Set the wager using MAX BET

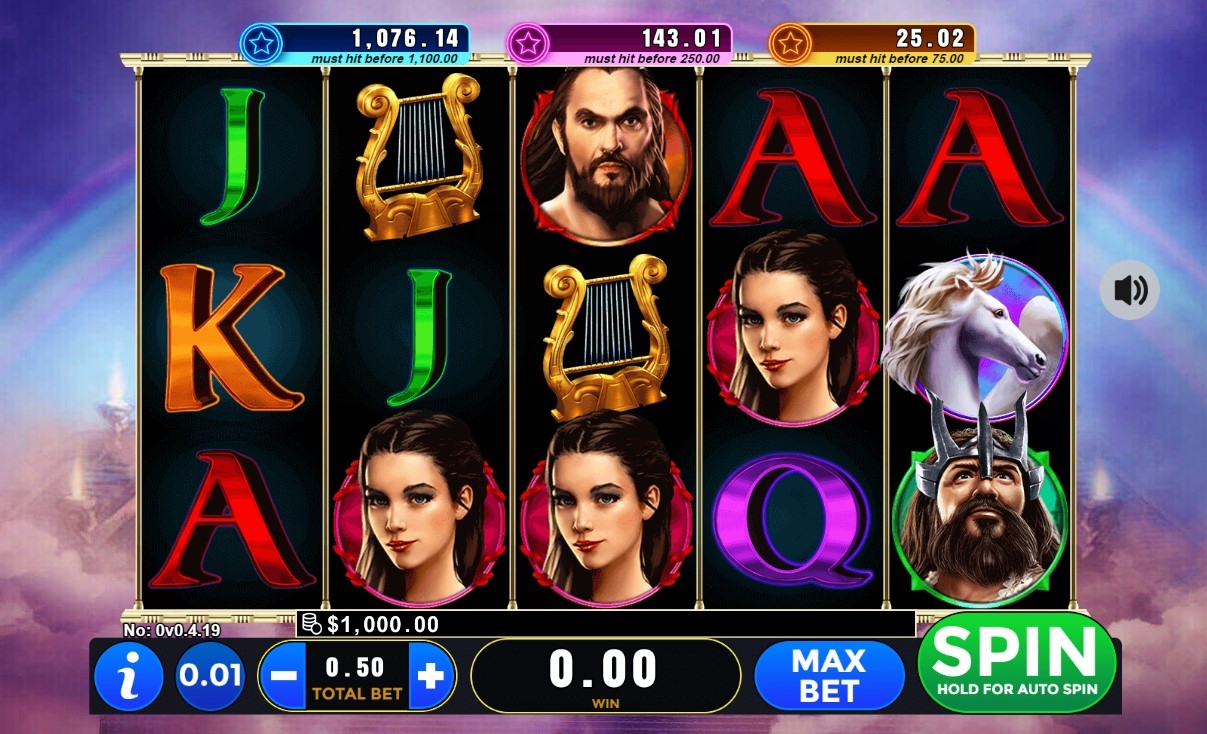tap(828, 675)
